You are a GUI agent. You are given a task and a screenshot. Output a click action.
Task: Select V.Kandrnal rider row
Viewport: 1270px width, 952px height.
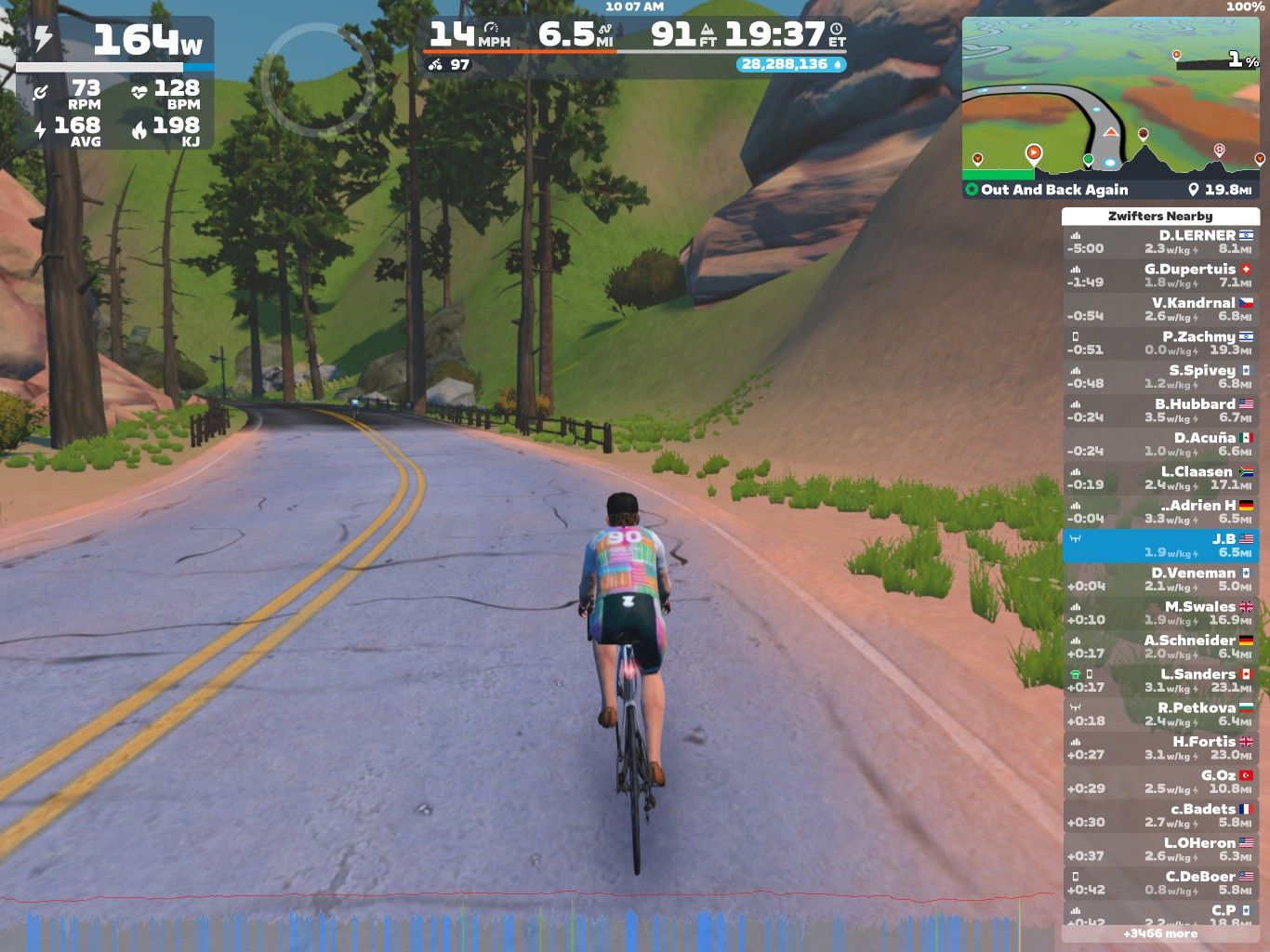[1159, 310]
